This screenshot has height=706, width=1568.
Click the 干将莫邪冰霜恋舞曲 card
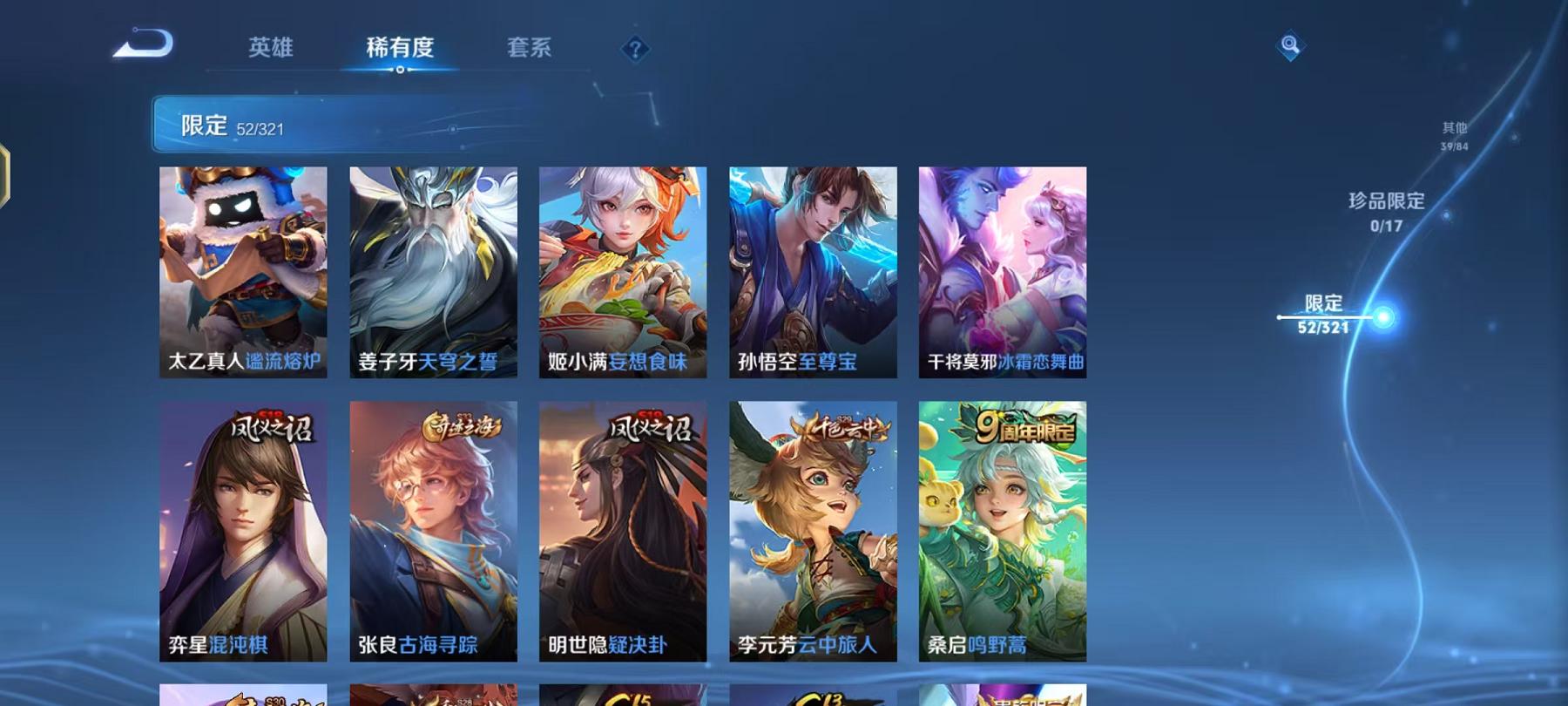(1002, 270)
